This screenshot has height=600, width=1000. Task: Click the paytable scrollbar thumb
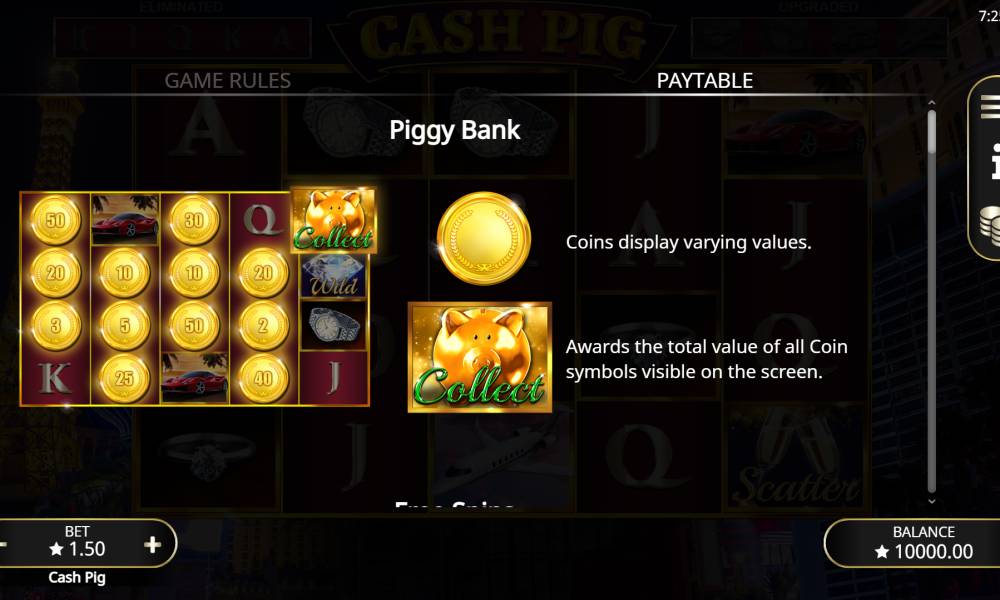click(x=932, y=132)
